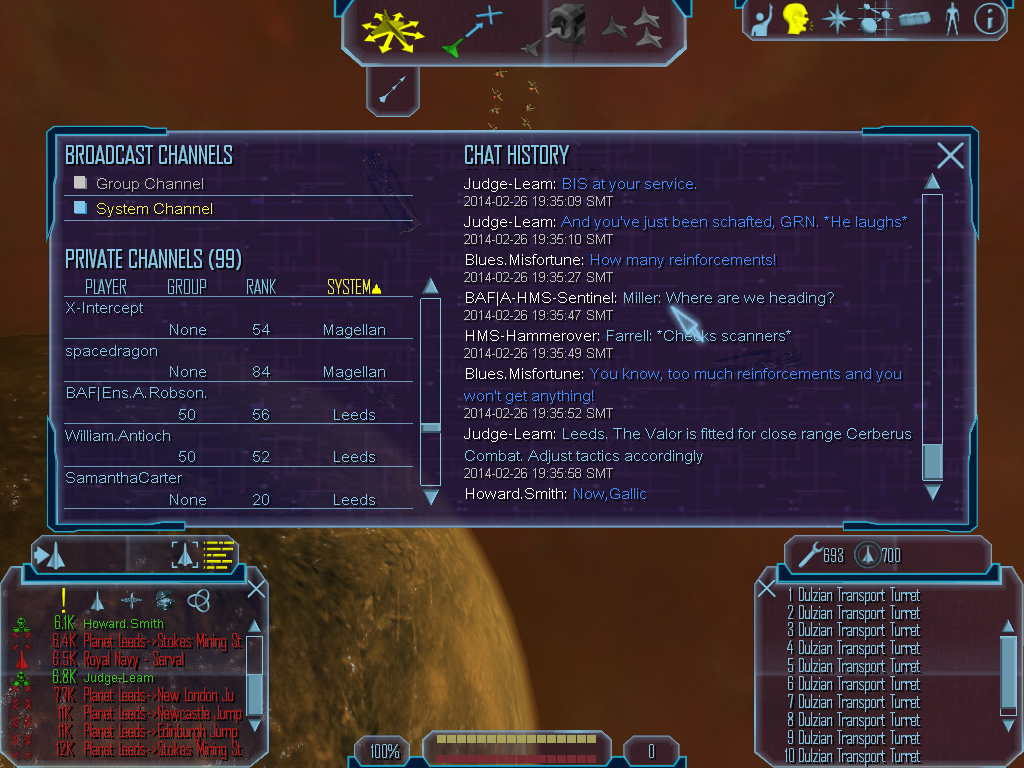
Task: Select Howard.Smith in the contact list
Action: point(123,623)
